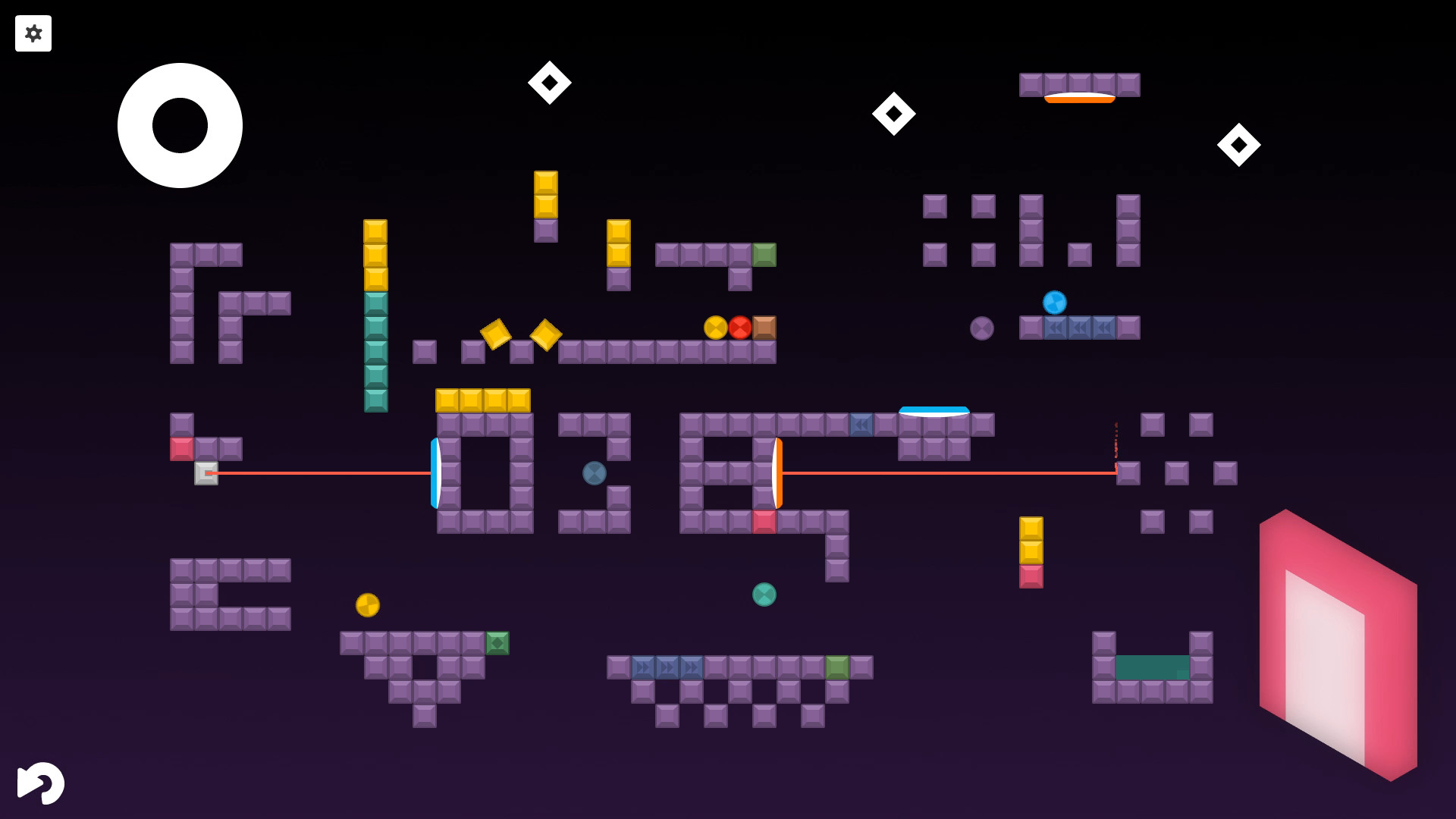Tap the faded purple ball near the arrow blocks
The height and width of the screenshot is (819, 1456).
click(x=982, y=328)
